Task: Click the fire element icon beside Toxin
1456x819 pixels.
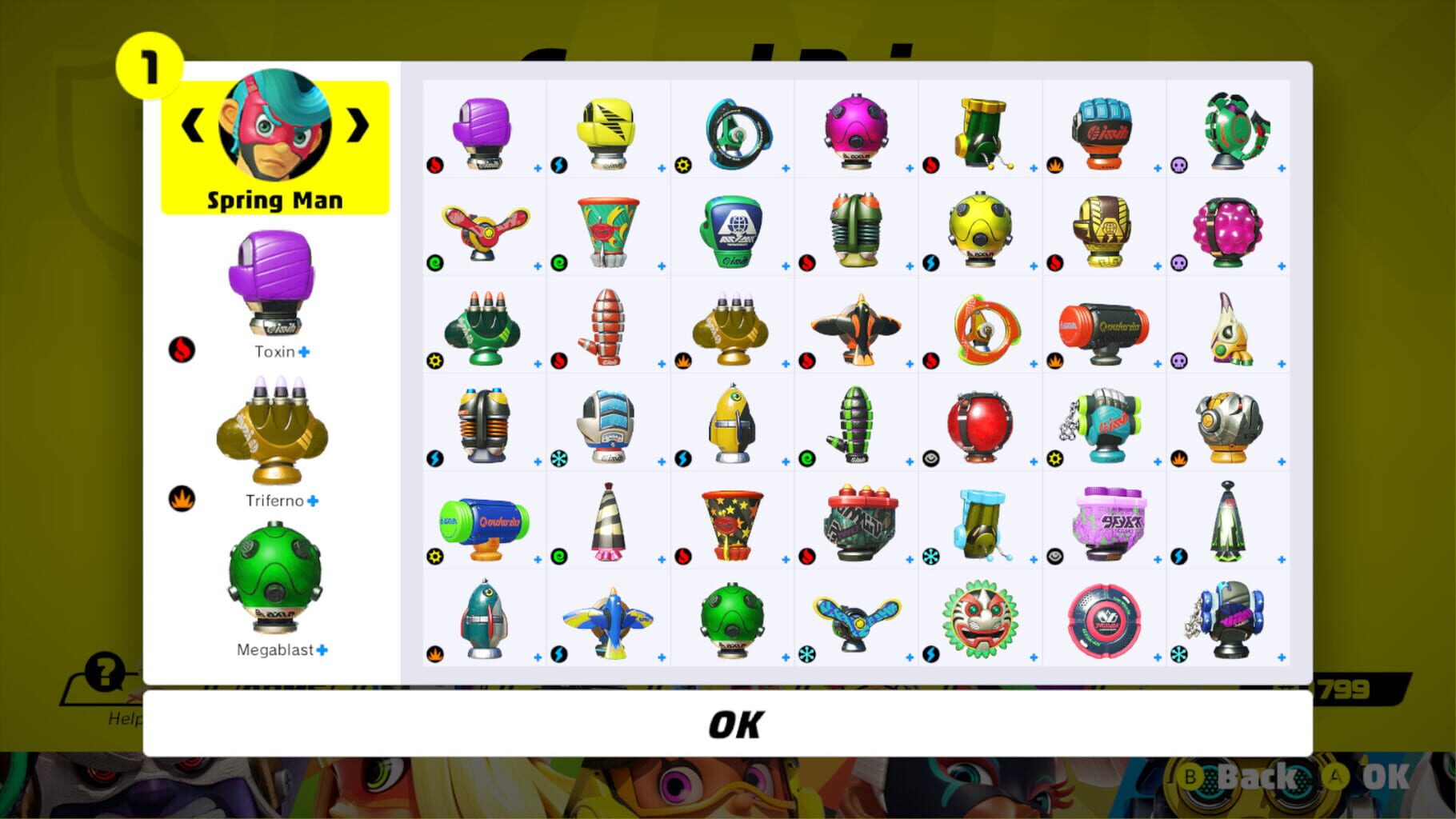Action: pyautogui.click(x=182, y=350)
